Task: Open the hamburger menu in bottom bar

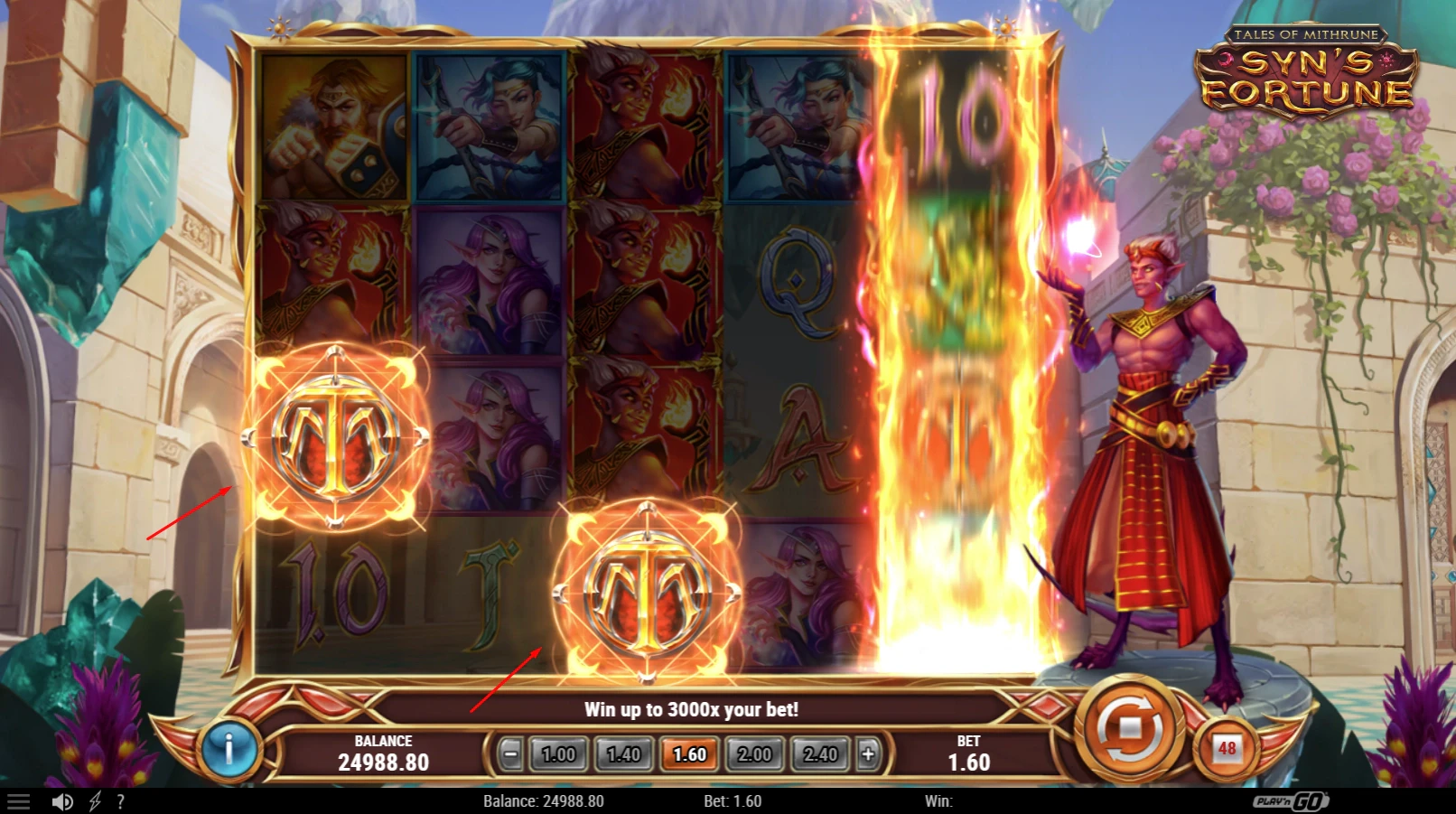Action: tap(19, 801)
